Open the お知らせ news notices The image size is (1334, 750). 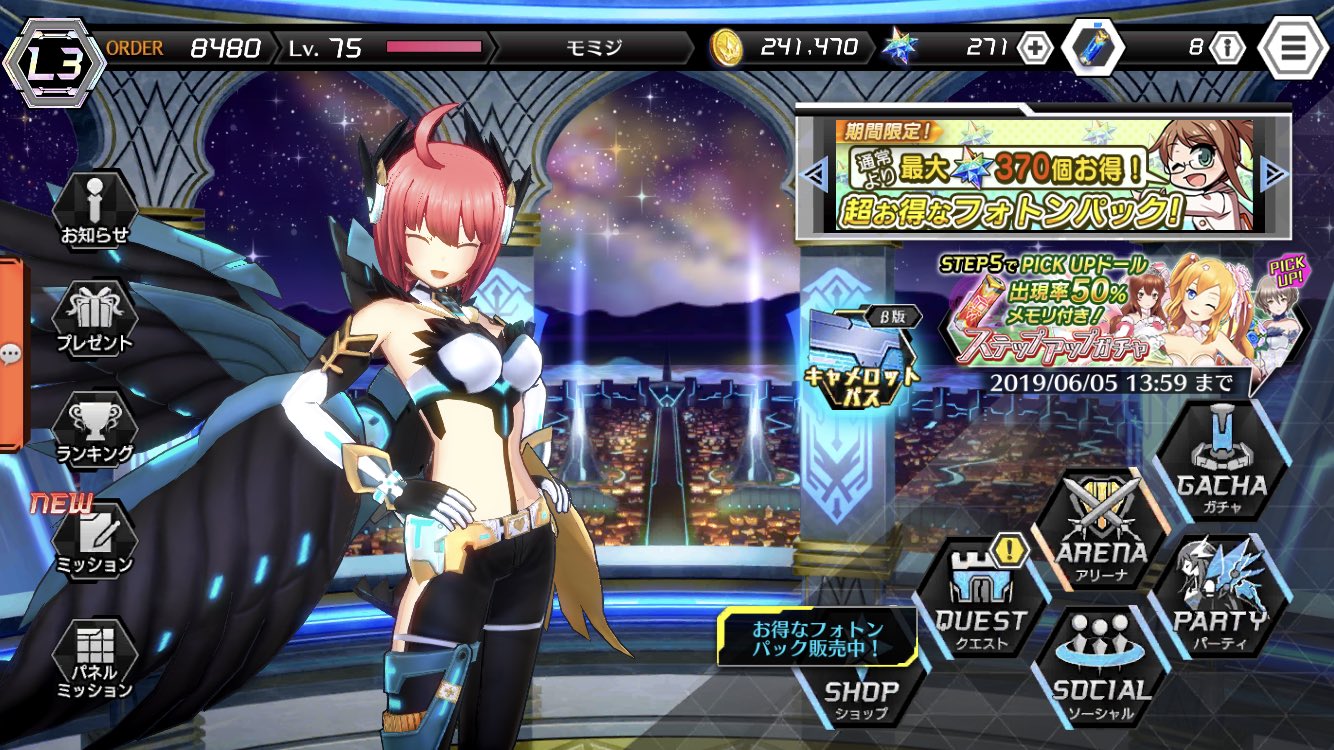(x=94, y=212)
